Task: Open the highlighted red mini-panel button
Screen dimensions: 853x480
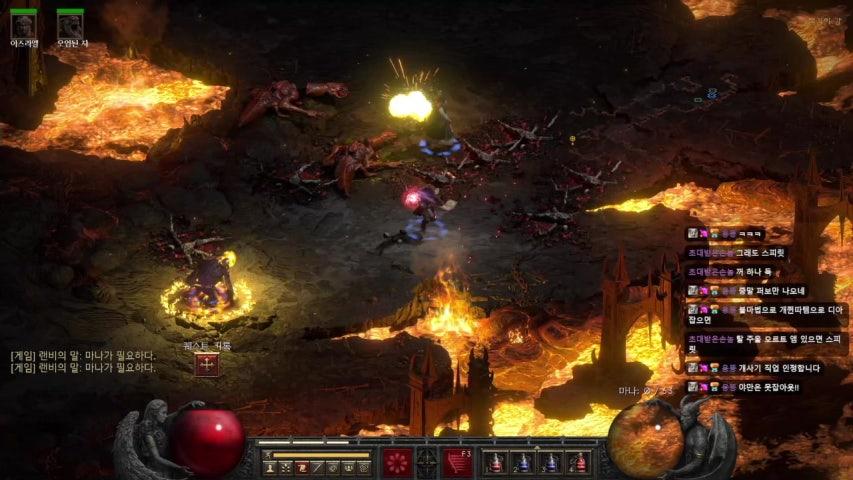Action: 301,467
